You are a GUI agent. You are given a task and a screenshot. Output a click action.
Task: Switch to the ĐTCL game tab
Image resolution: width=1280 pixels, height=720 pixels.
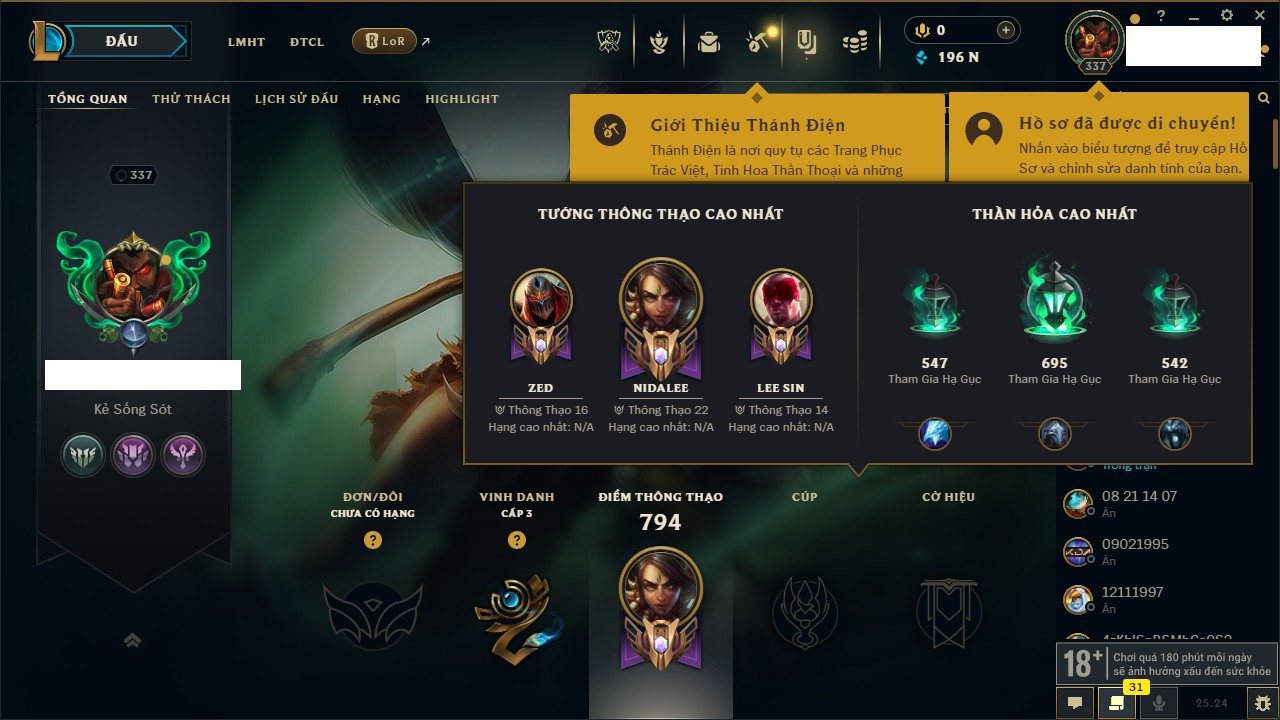(307, 42)
